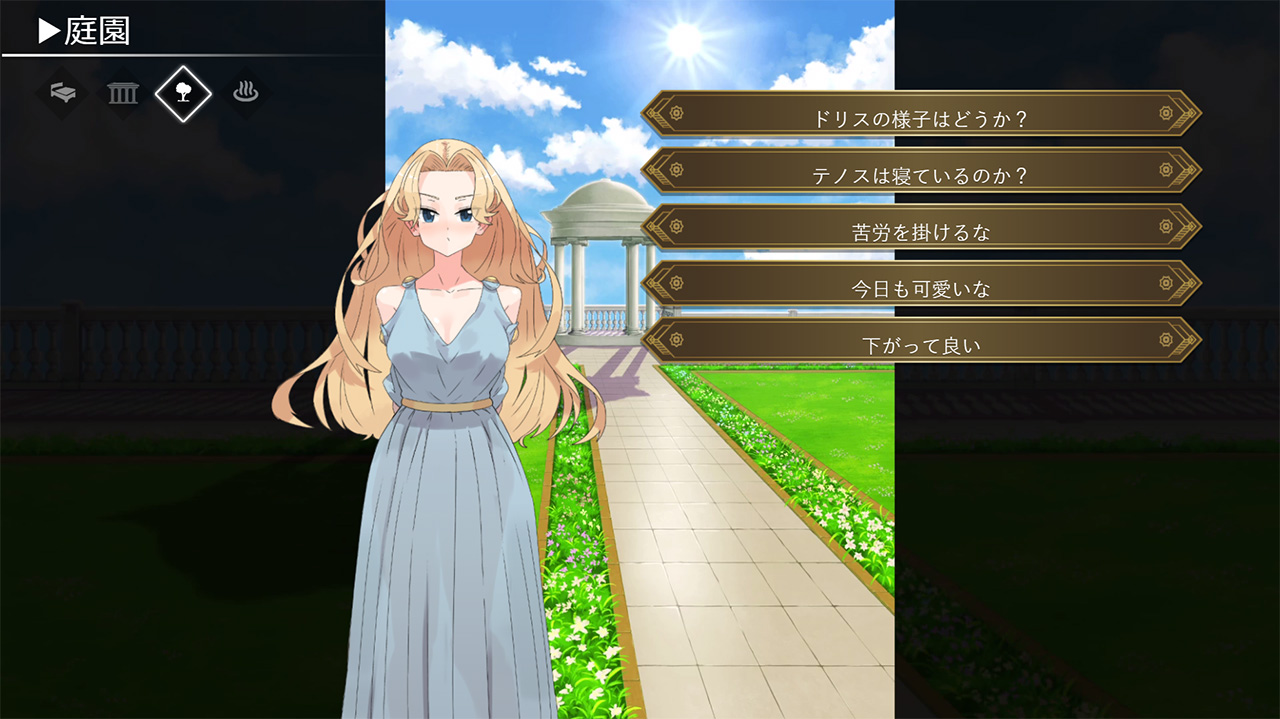Go to the pillared temple location
The height and width of the screenshot is (719, 1280).
point(123,93)
